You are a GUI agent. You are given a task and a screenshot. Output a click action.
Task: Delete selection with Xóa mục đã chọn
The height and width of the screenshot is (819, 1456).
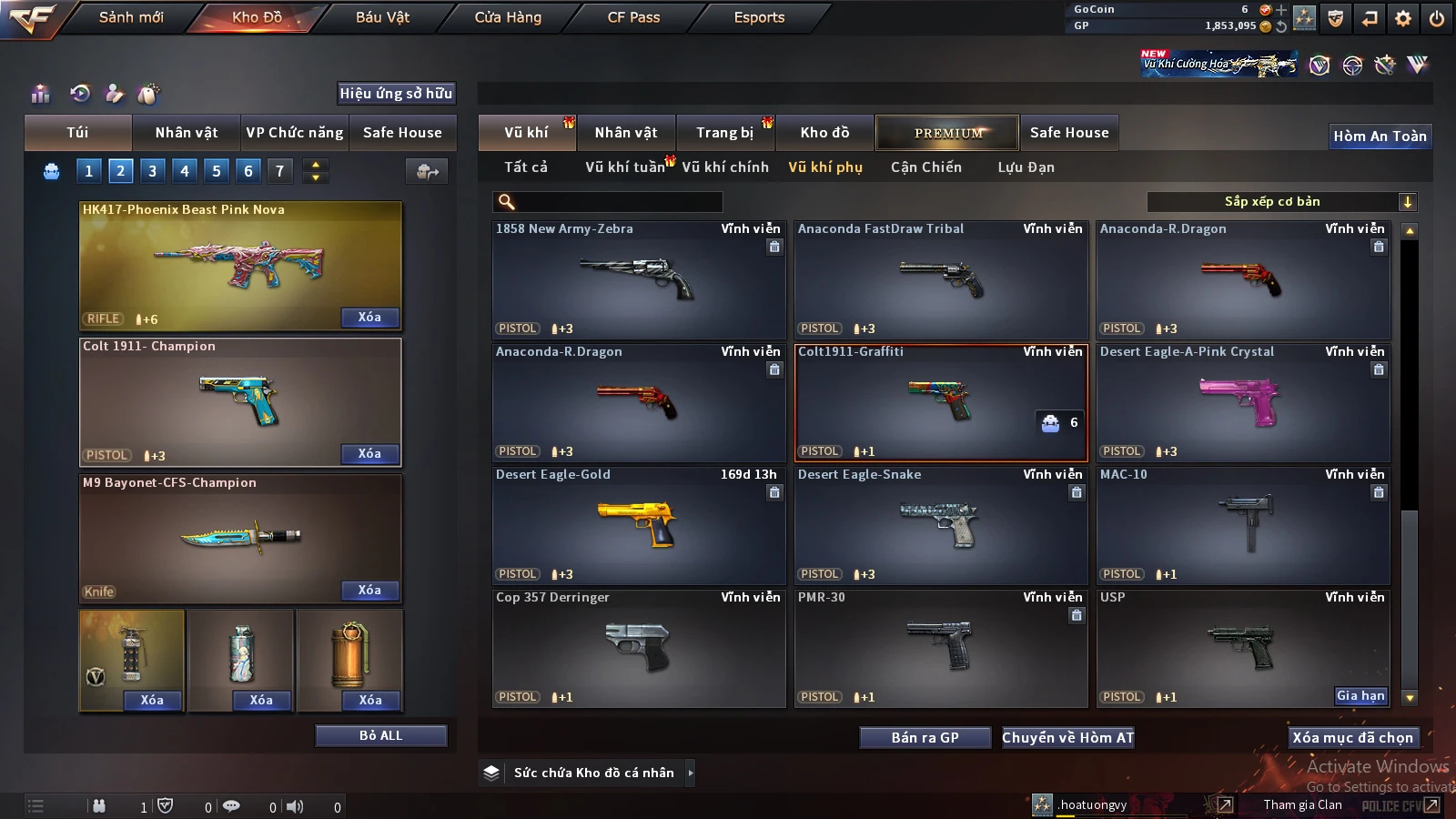point(1352,738)
